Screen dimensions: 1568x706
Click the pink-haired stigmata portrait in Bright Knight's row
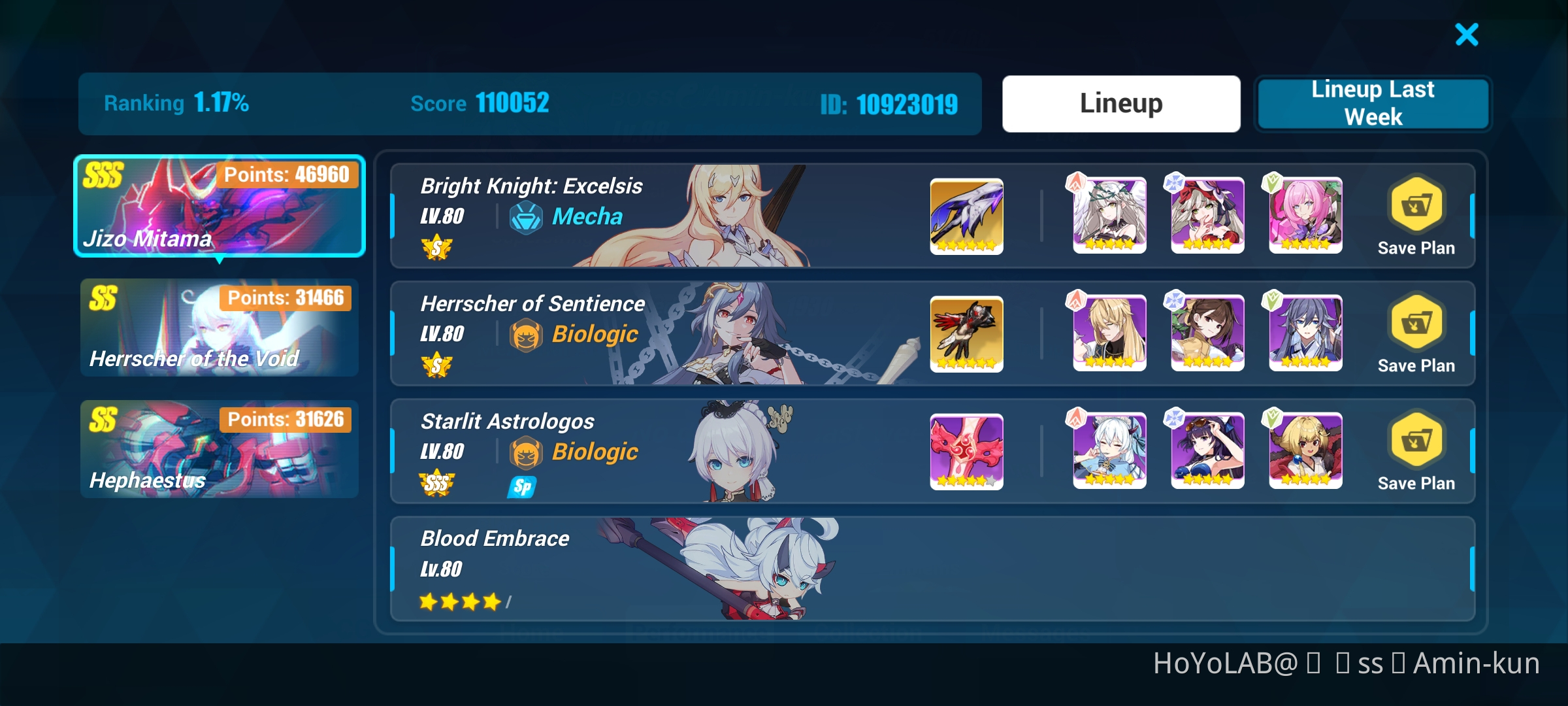click(1305, 216)
